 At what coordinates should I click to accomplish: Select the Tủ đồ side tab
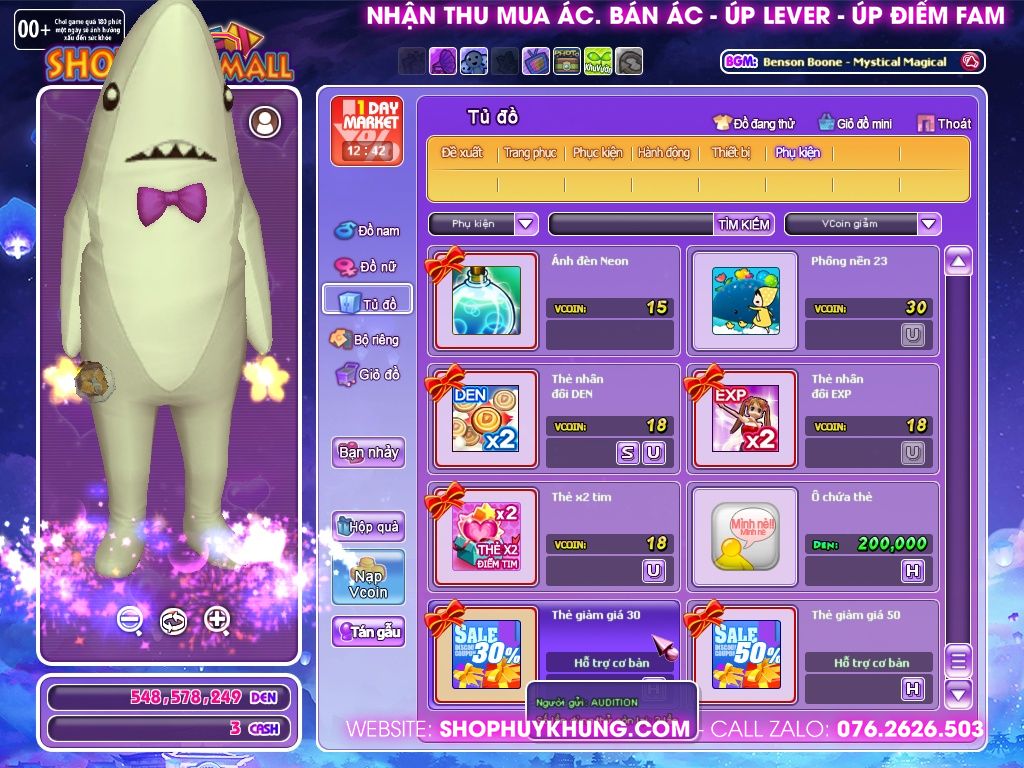(367, 302)
